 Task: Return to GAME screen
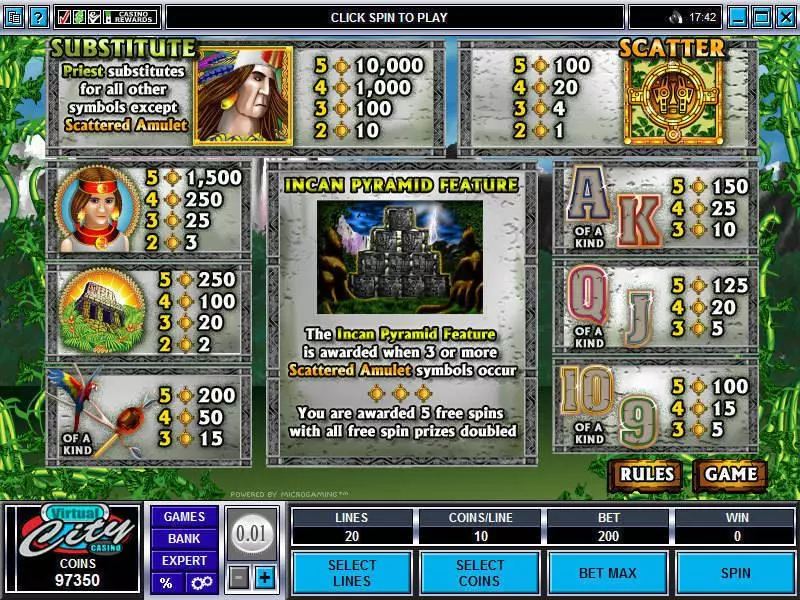(730, 474)
